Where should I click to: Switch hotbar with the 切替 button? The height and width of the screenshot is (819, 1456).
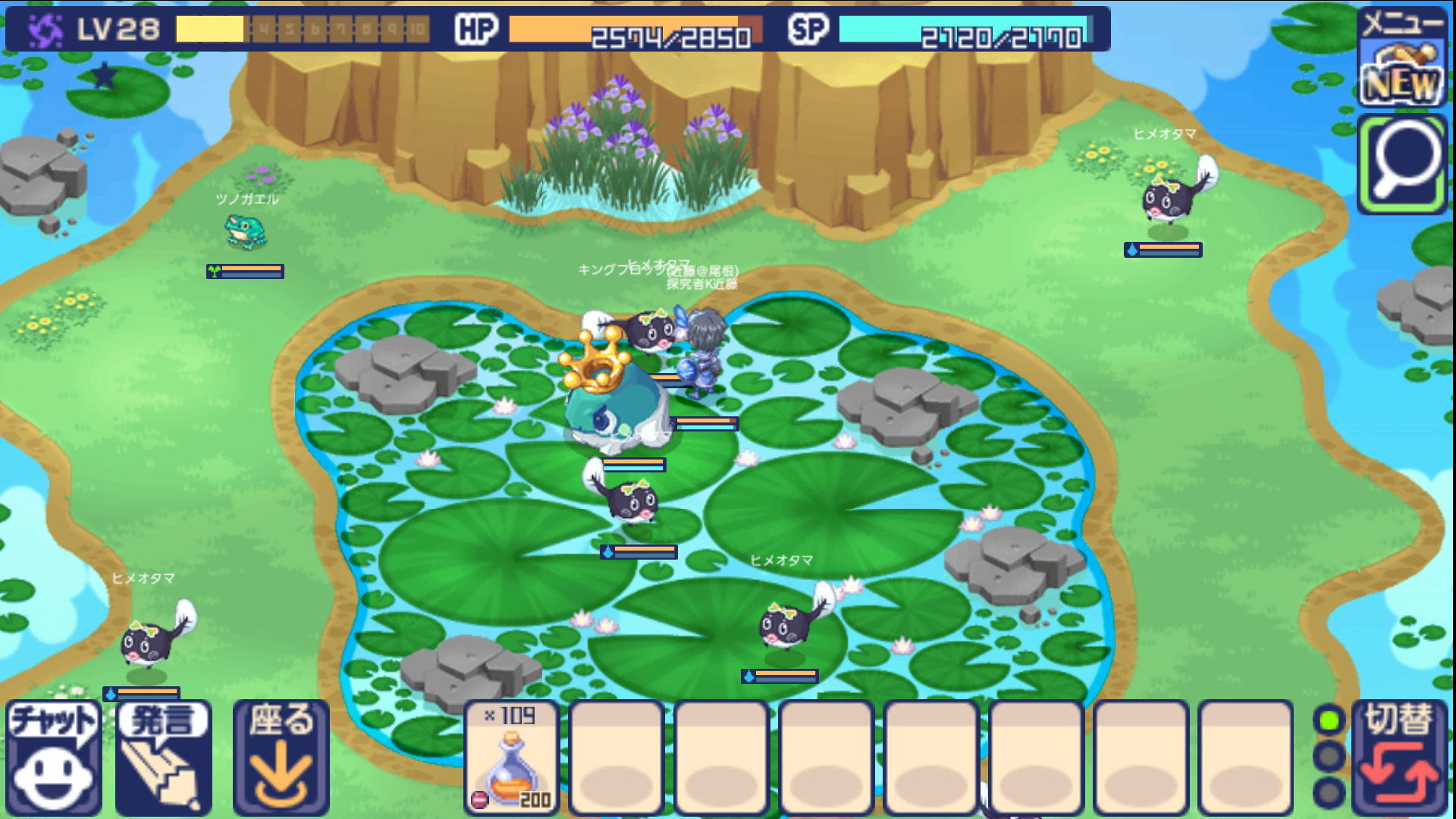(x=1400, y=757)
